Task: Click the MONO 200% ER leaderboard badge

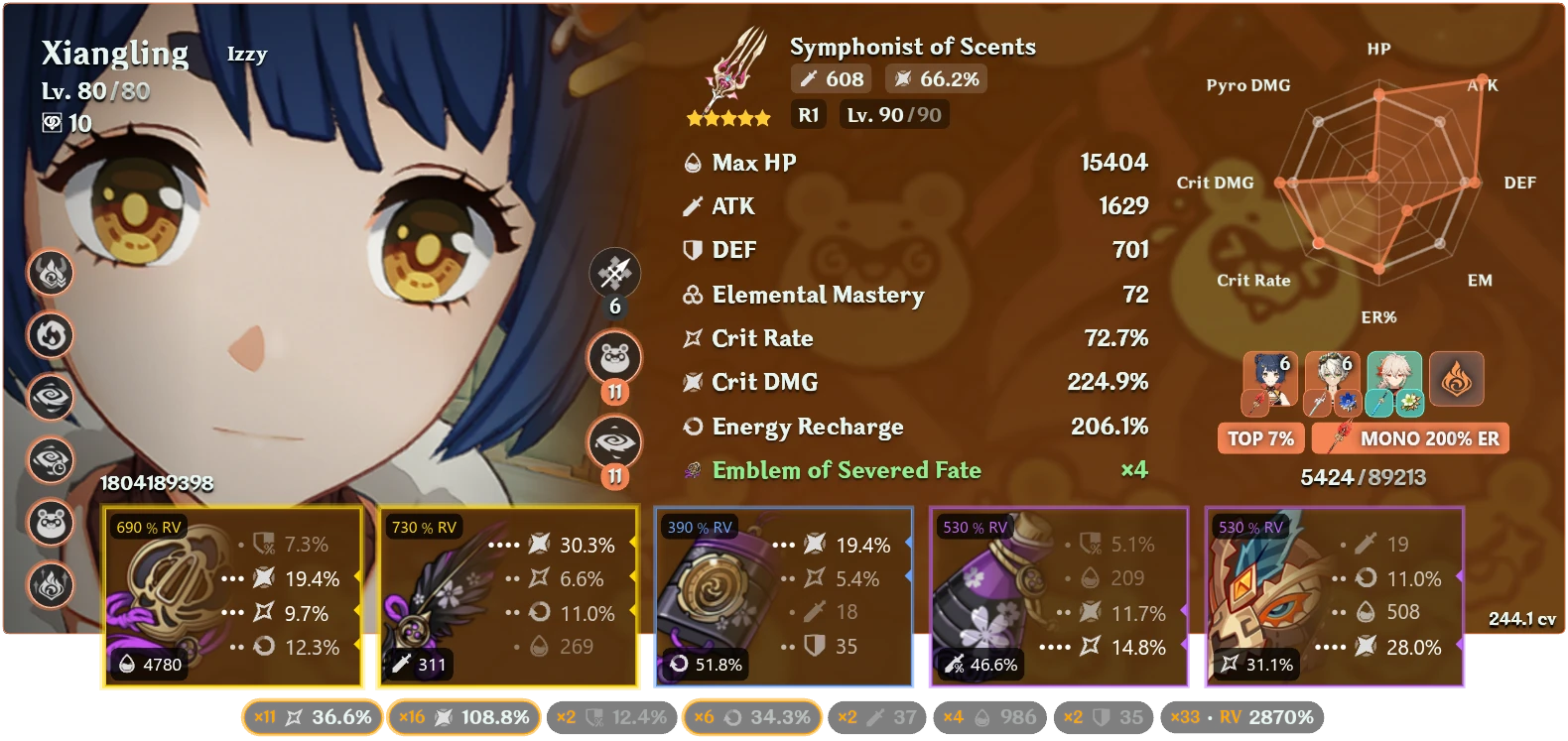Action: point(1409,437)
